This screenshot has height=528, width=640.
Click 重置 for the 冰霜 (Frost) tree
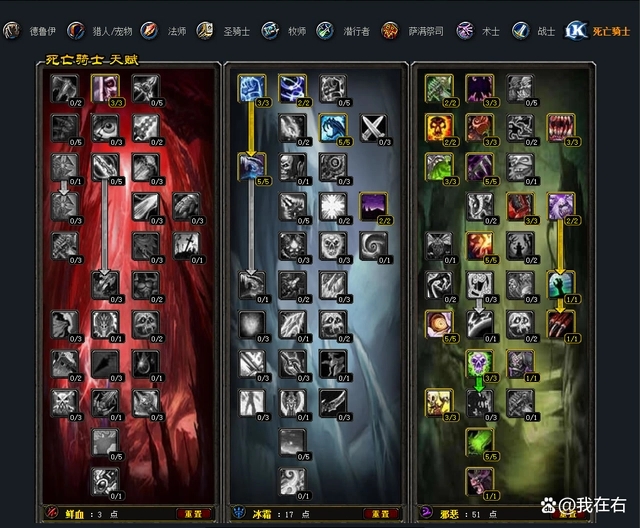[x=382, y=514]
